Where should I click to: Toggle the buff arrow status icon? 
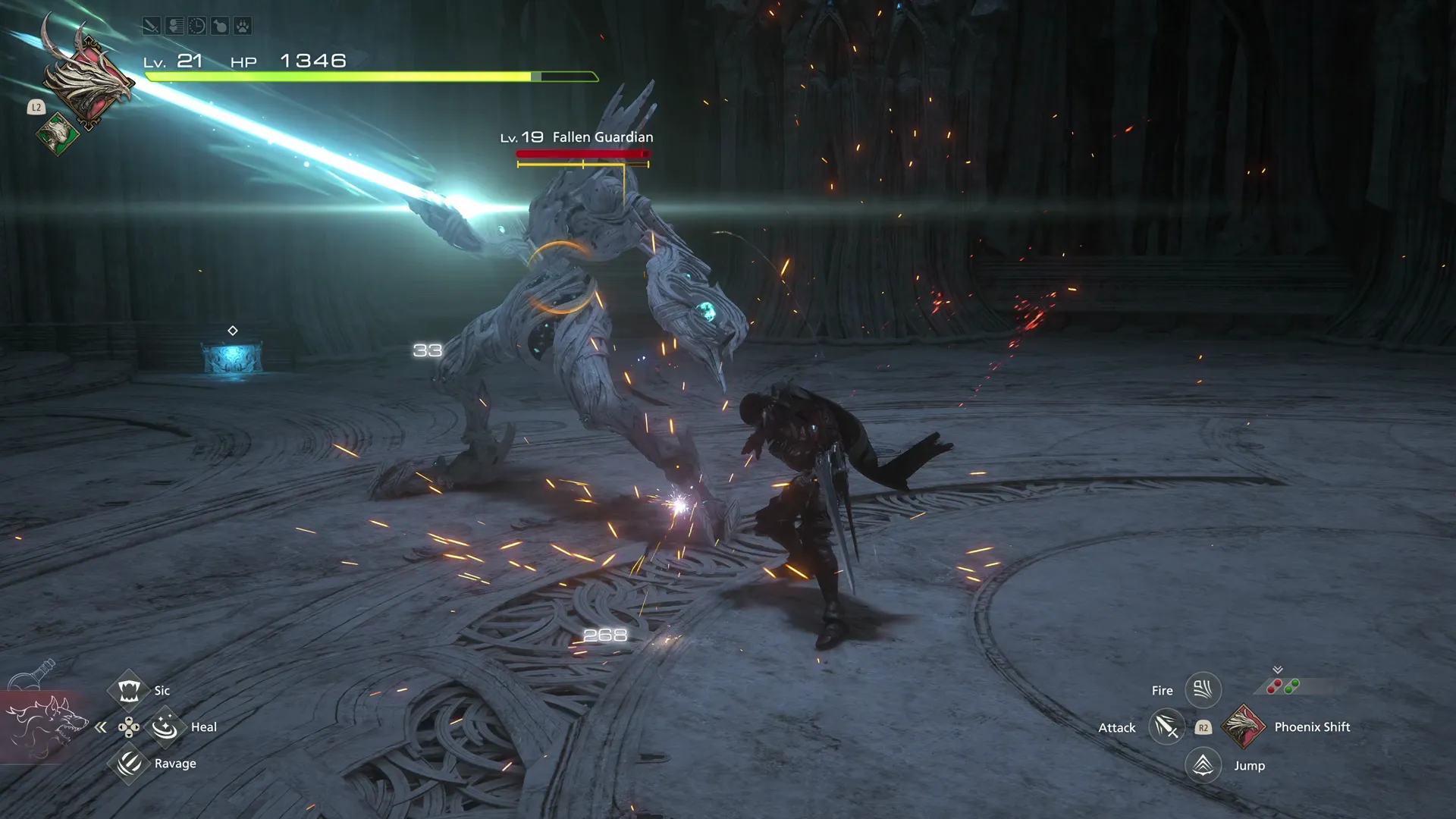pos(173,27)
